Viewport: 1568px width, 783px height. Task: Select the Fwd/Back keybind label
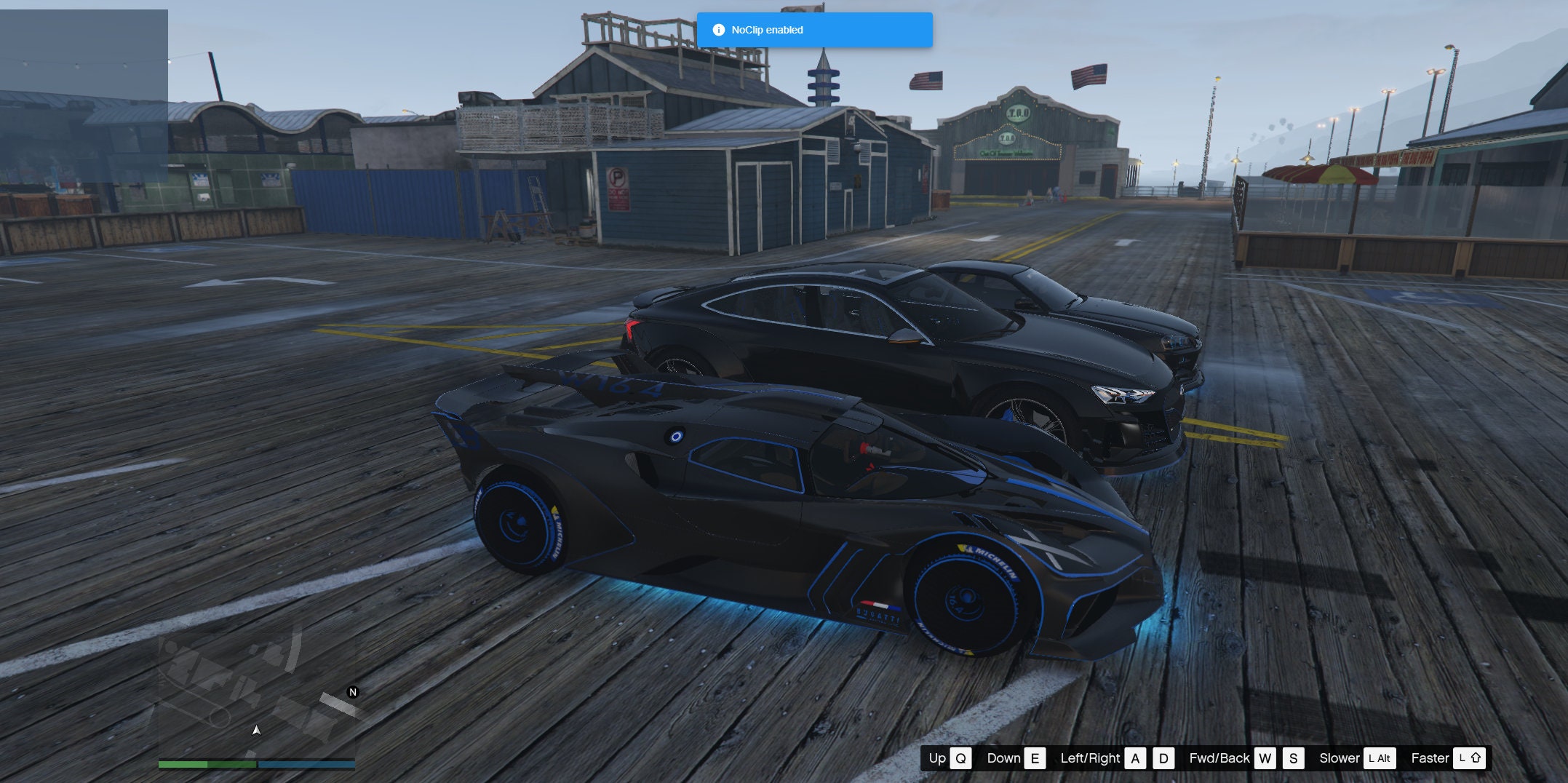(1219, 758)
